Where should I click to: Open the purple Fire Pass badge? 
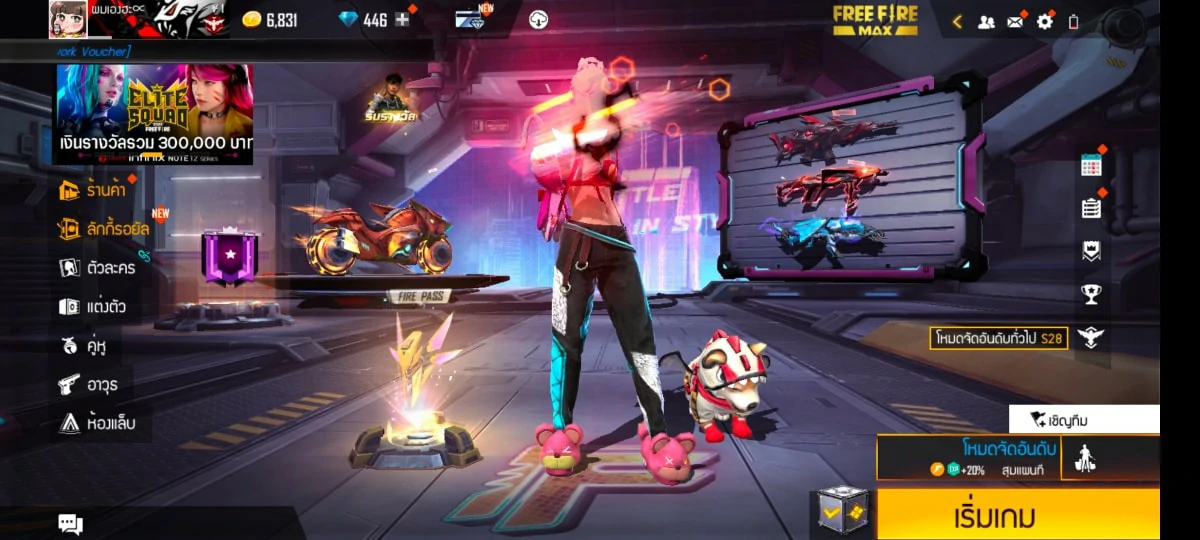click(x=229, y=256)
